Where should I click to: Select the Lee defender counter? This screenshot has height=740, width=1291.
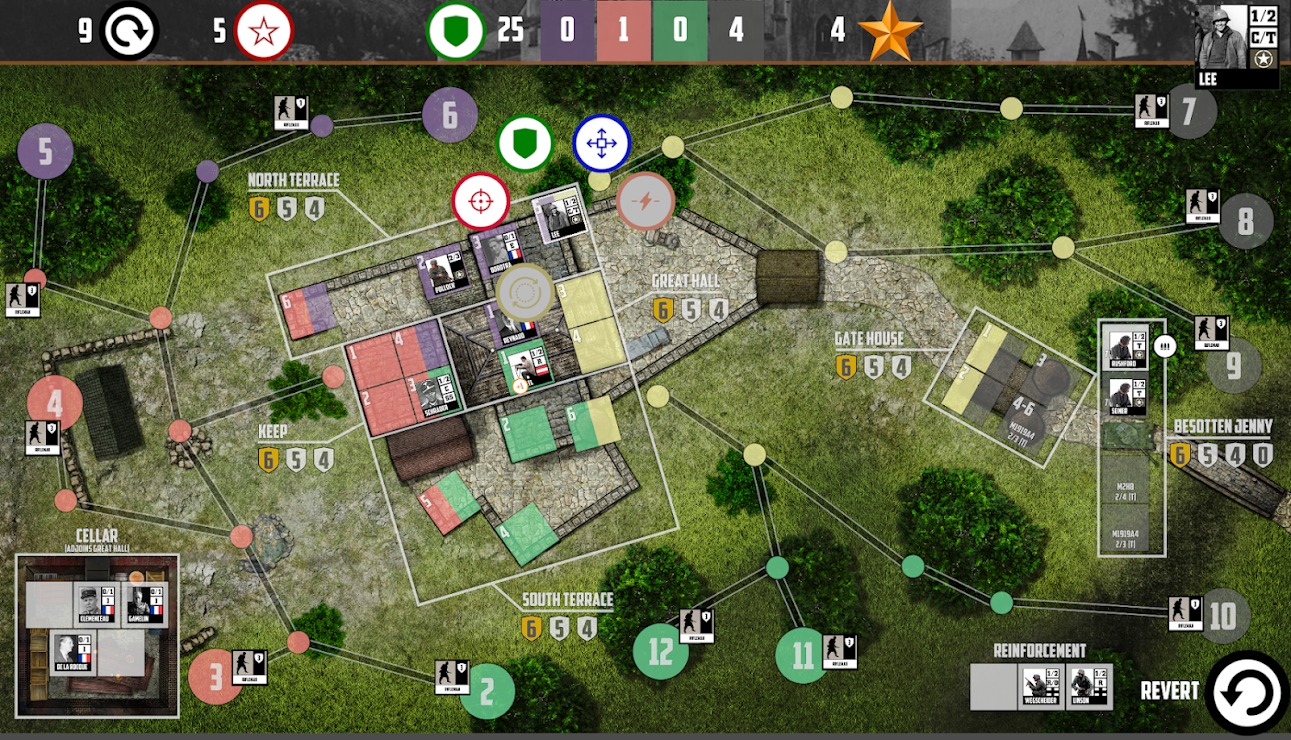(x=553, y=217)
